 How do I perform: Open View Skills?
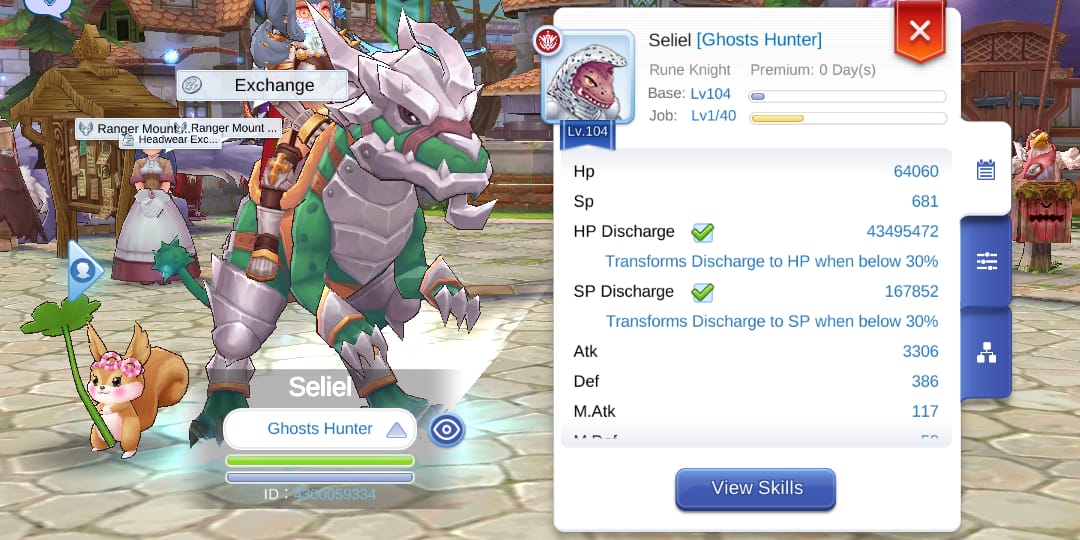point(756,489)
